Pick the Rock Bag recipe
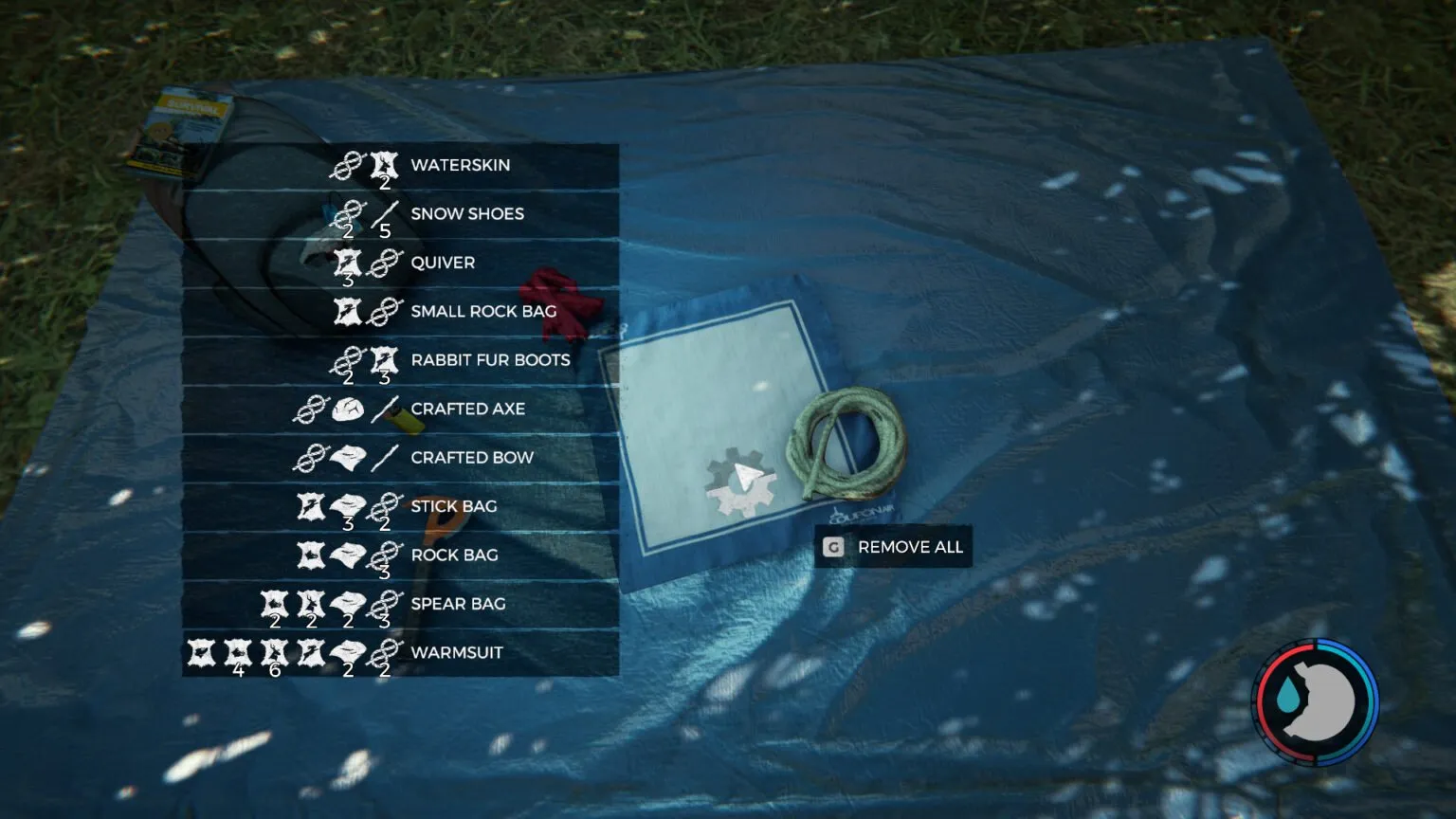The width and height of the screenshot is (1456, 819). [x=454, y=555]
